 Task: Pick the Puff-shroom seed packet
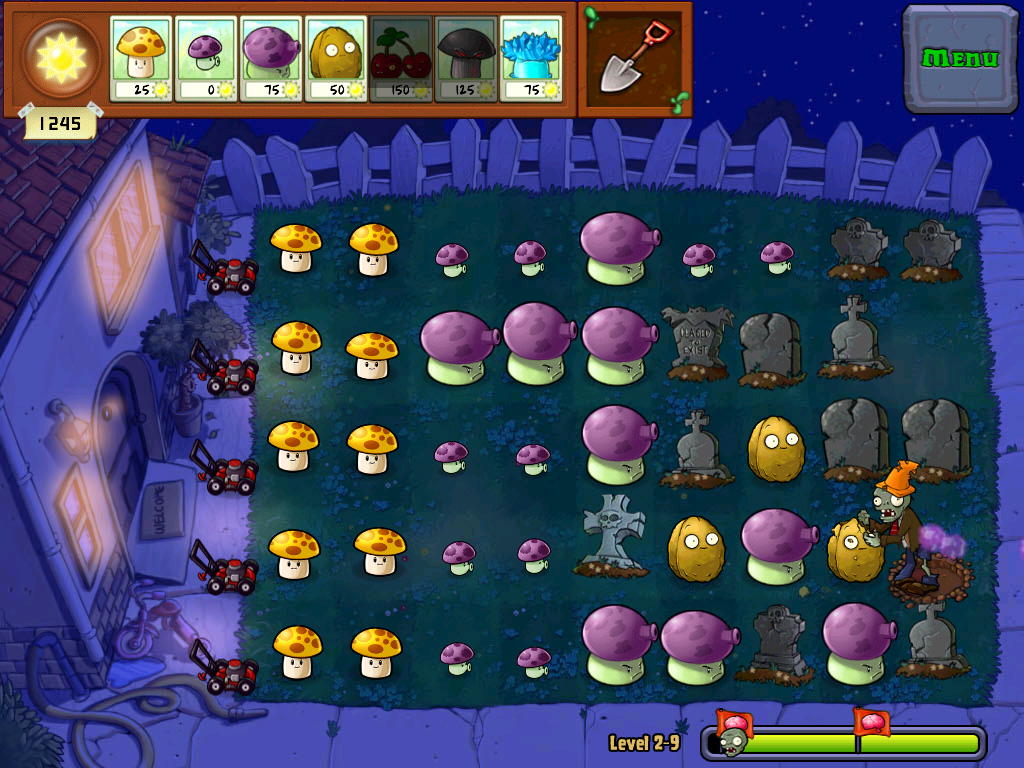pos(206,58)
